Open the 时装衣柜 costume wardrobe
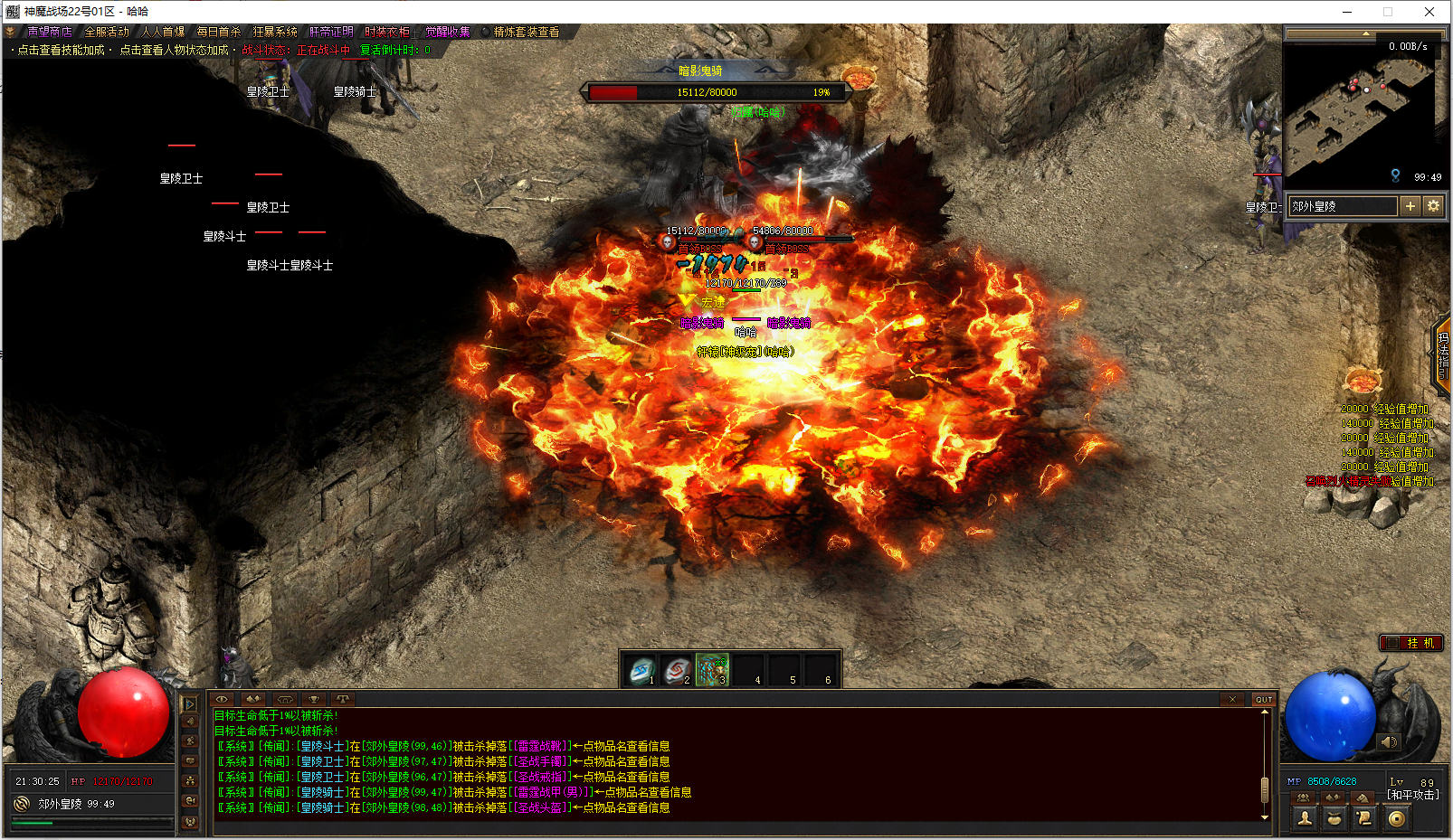Viewport: 1453px width, 840px height. click(387, 32)
